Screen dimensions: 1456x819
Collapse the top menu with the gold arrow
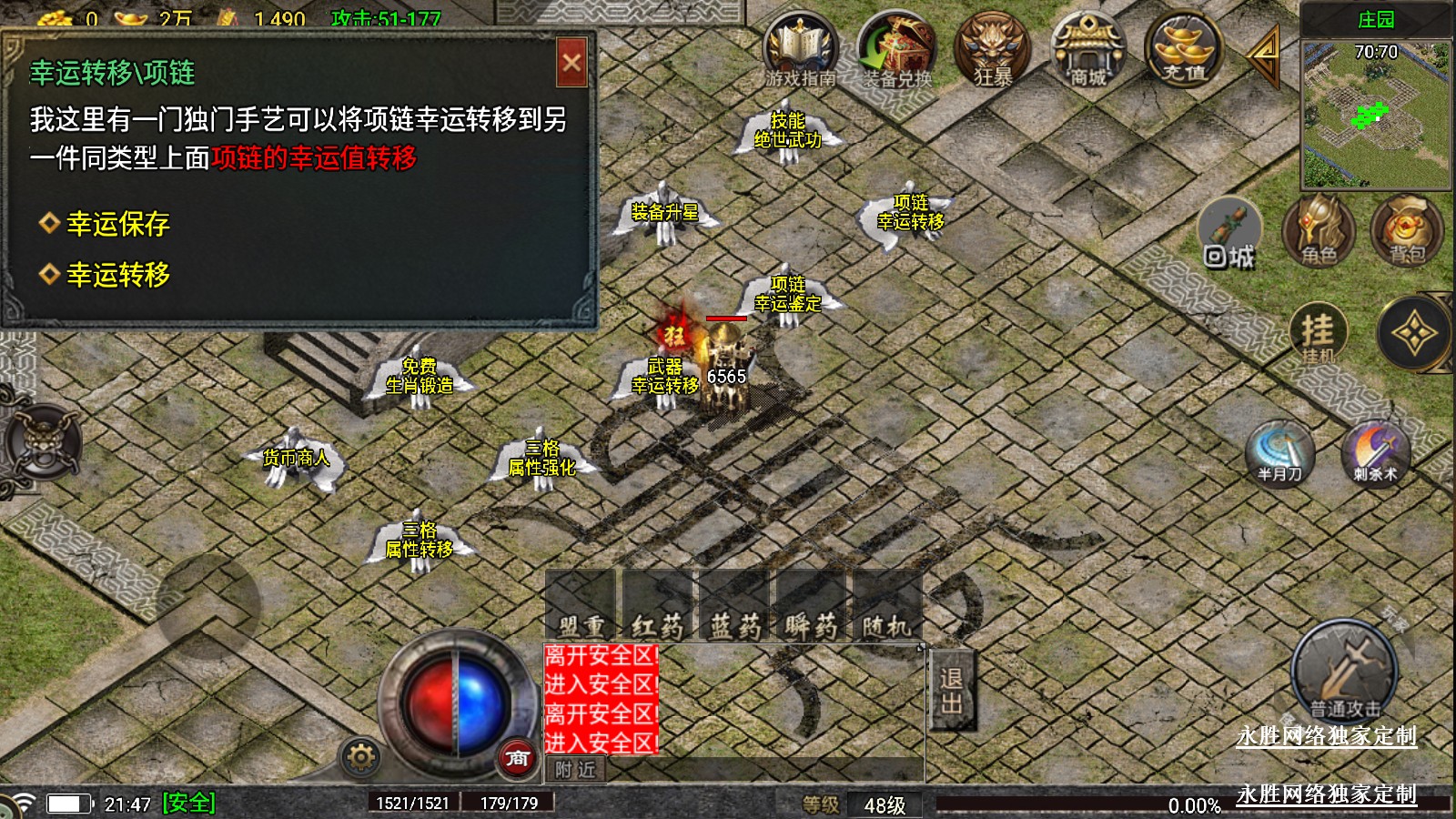click(x=1263, y=55)
